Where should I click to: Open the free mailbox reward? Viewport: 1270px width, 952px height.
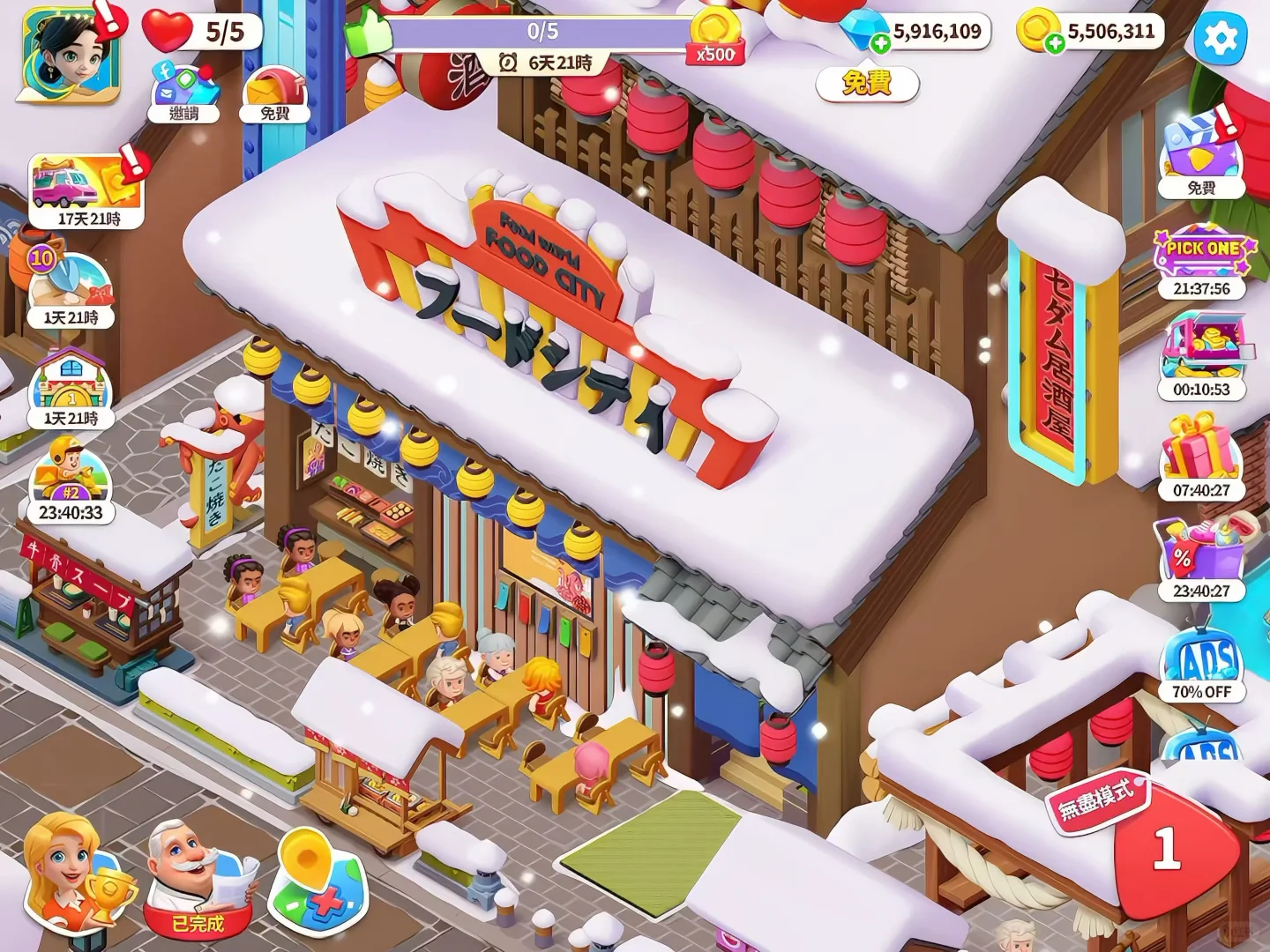click(274, 93)
